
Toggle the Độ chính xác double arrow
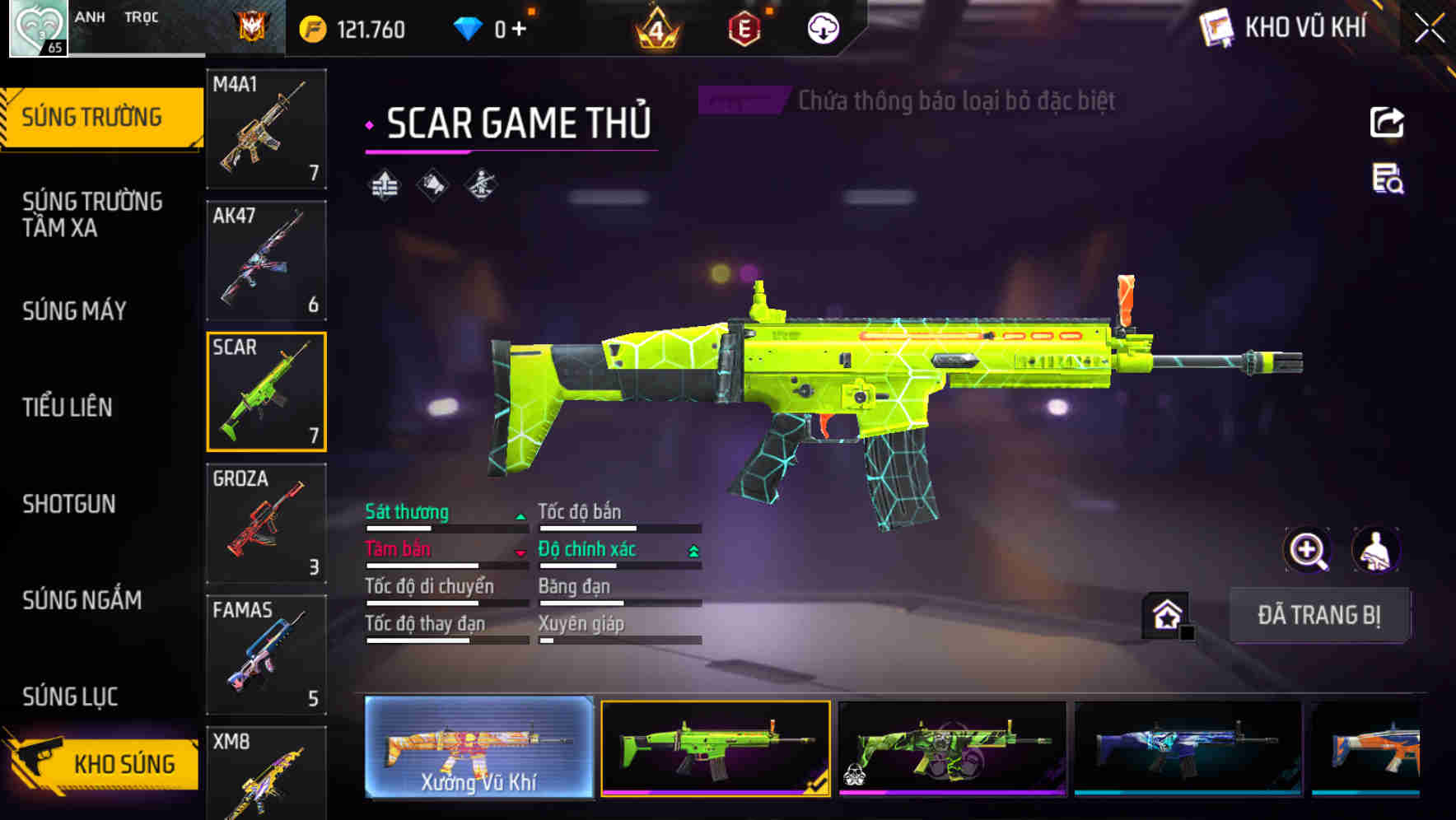coord(694,549)
